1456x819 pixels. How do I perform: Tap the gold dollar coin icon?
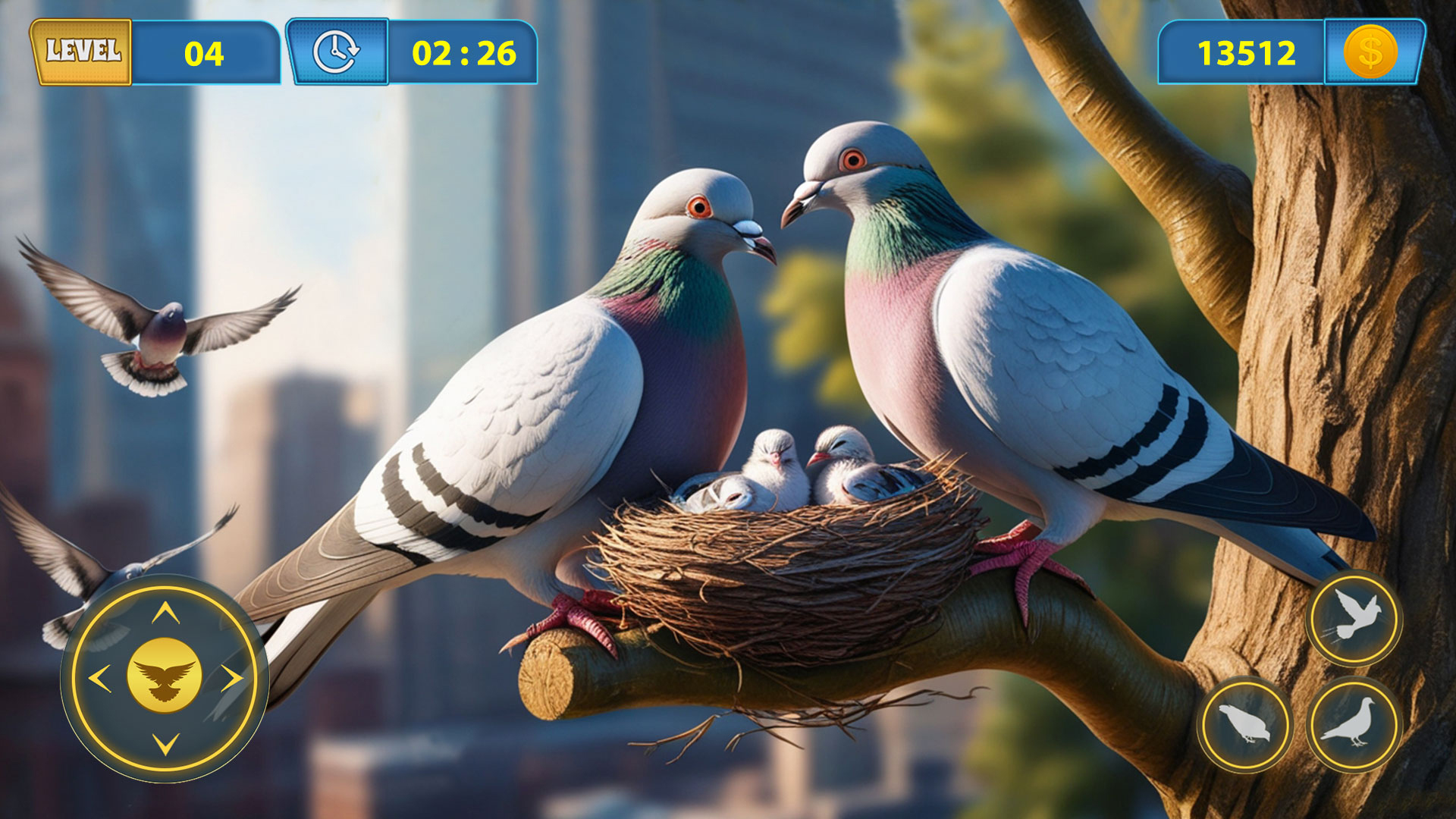1370,53
